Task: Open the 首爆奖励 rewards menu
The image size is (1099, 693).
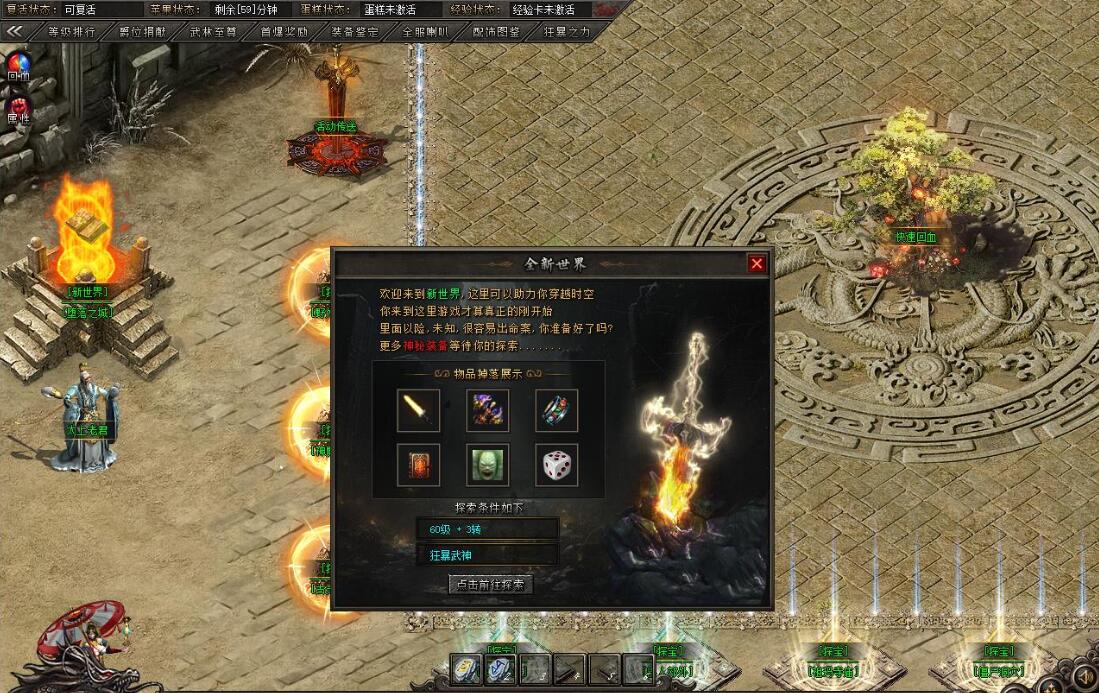Action: click(284, 31)
